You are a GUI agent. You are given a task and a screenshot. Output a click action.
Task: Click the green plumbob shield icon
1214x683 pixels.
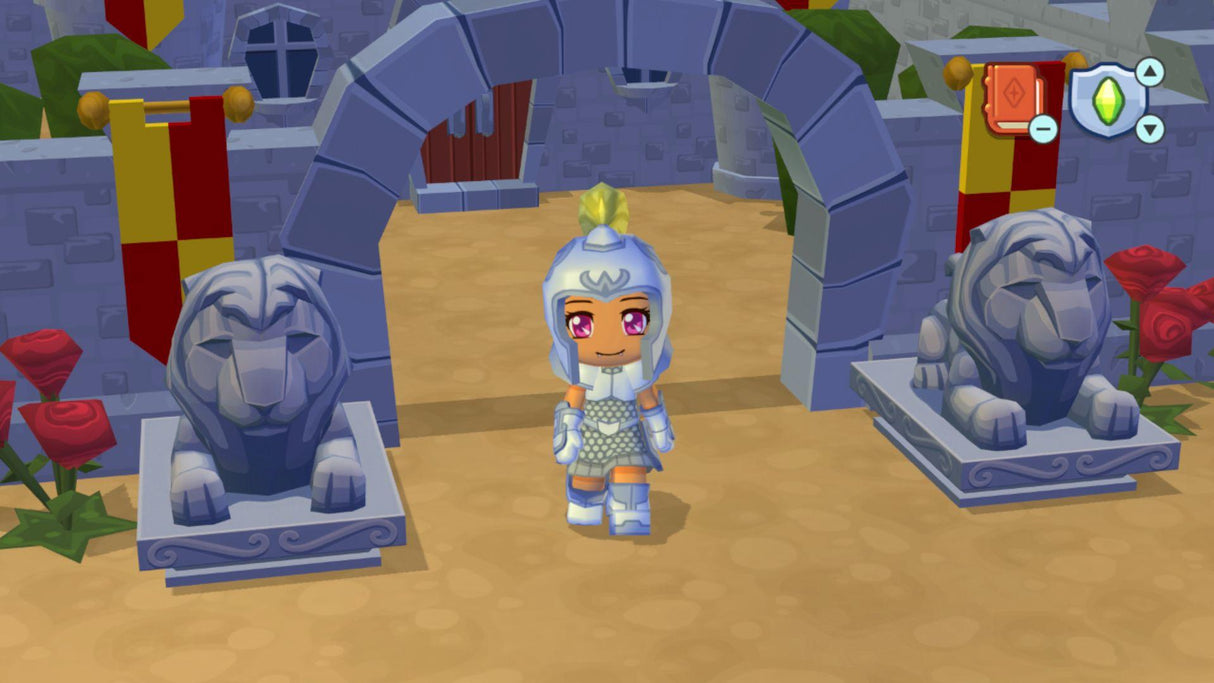pos(1105,100)
